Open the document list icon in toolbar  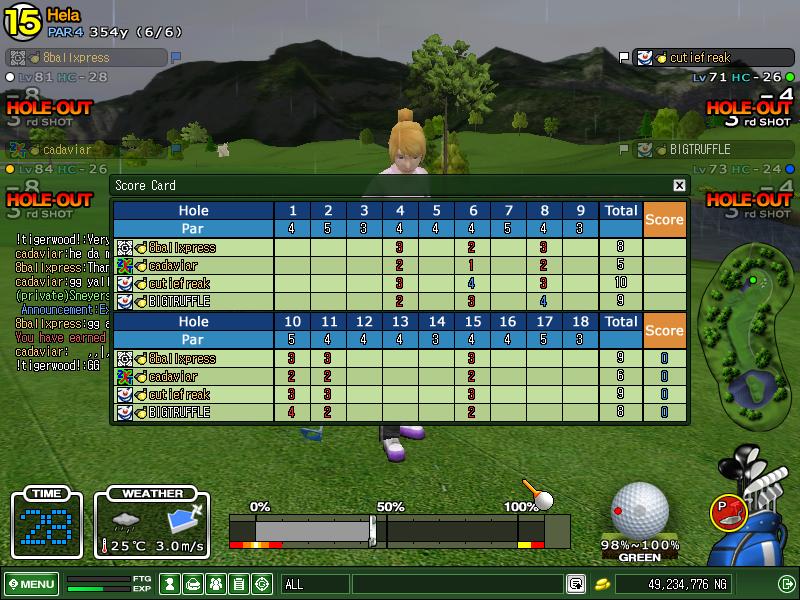(239, 584)
